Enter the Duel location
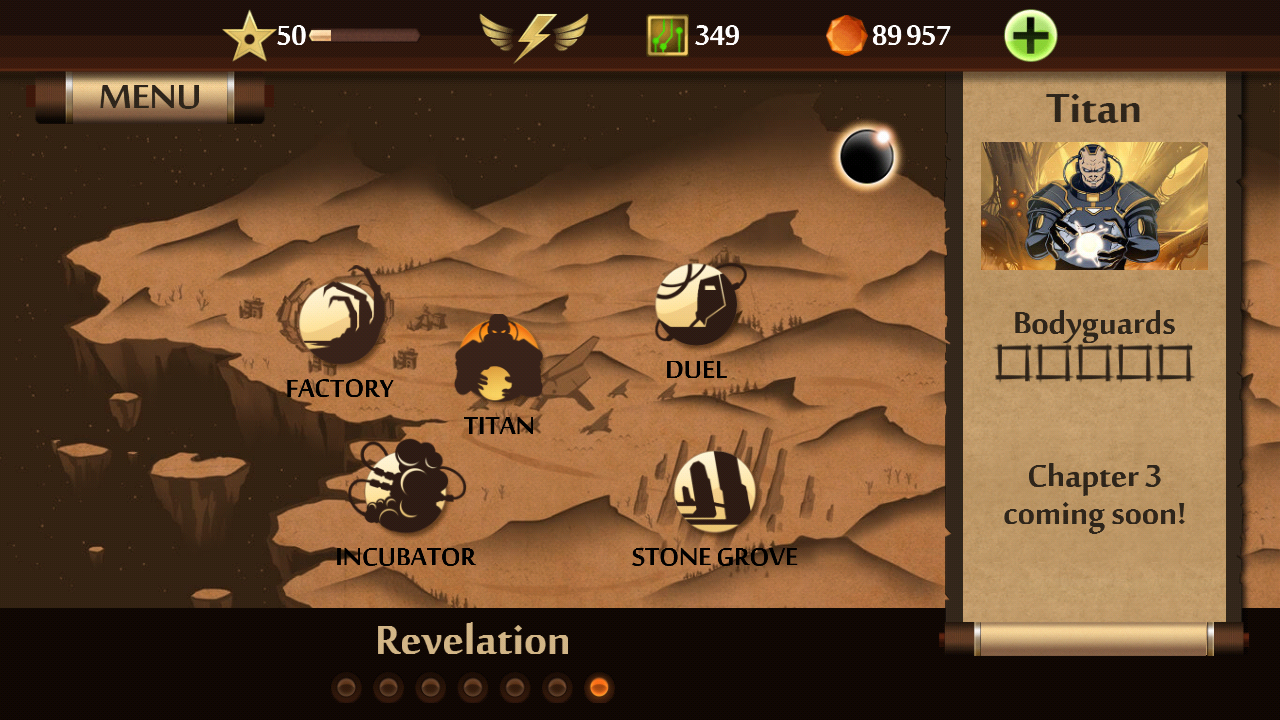This screenshot has height=720, width=1280. click(x=696, y=304)
